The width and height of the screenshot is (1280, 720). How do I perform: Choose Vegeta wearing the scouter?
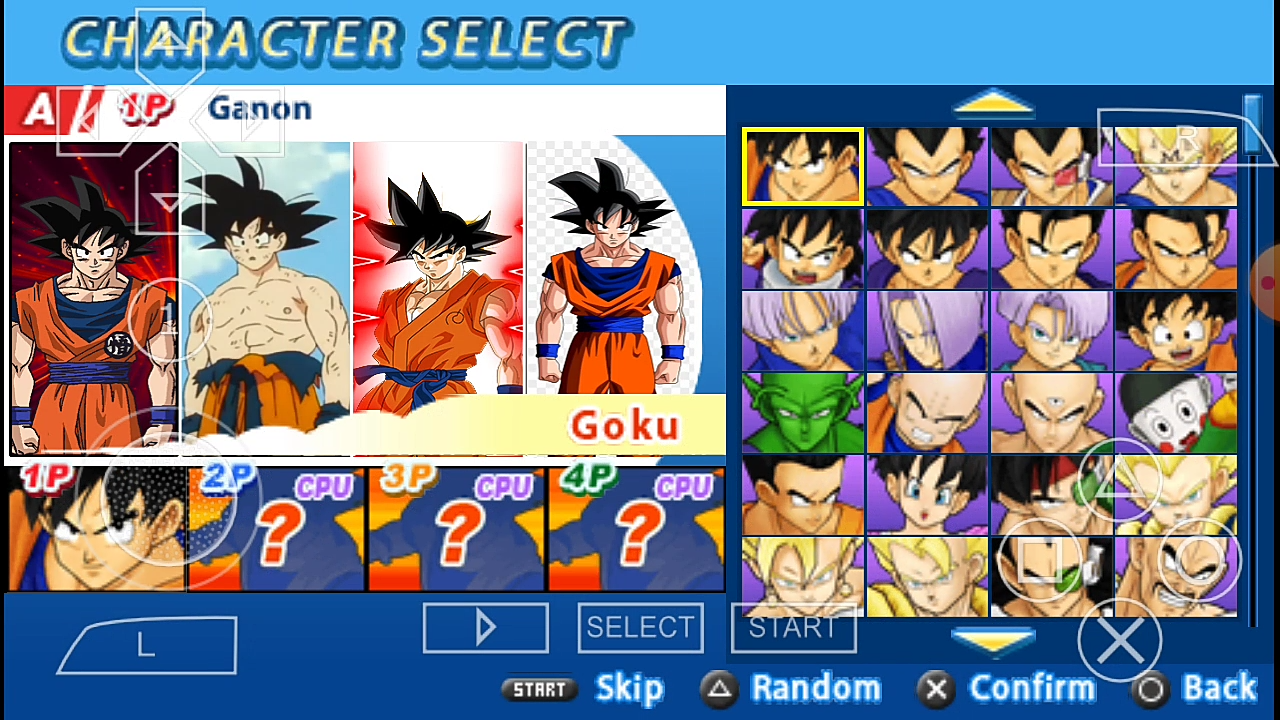pyautogui.click(x=1051, y=166)
